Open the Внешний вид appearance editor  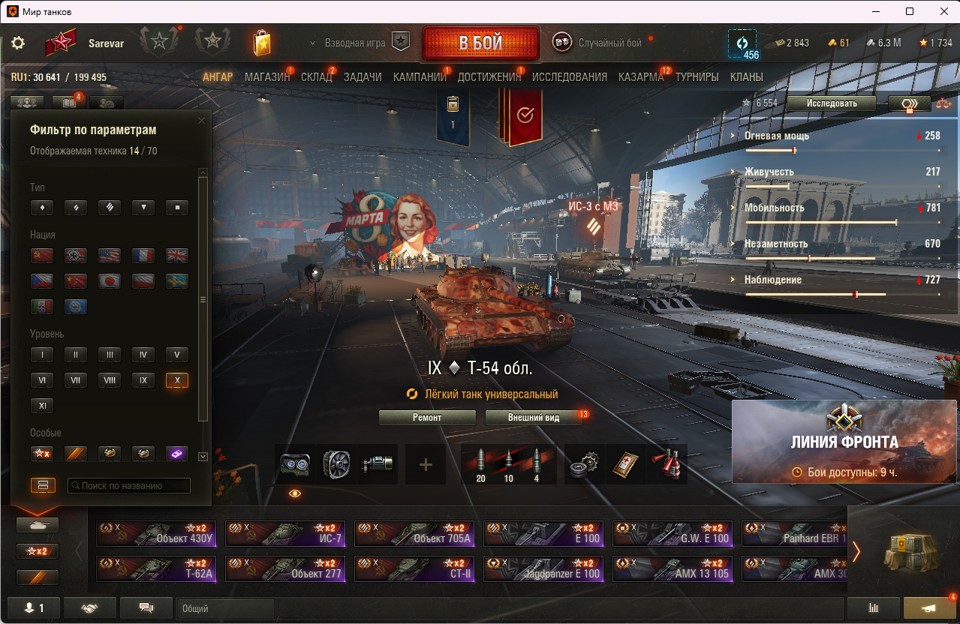coord(533,417)
